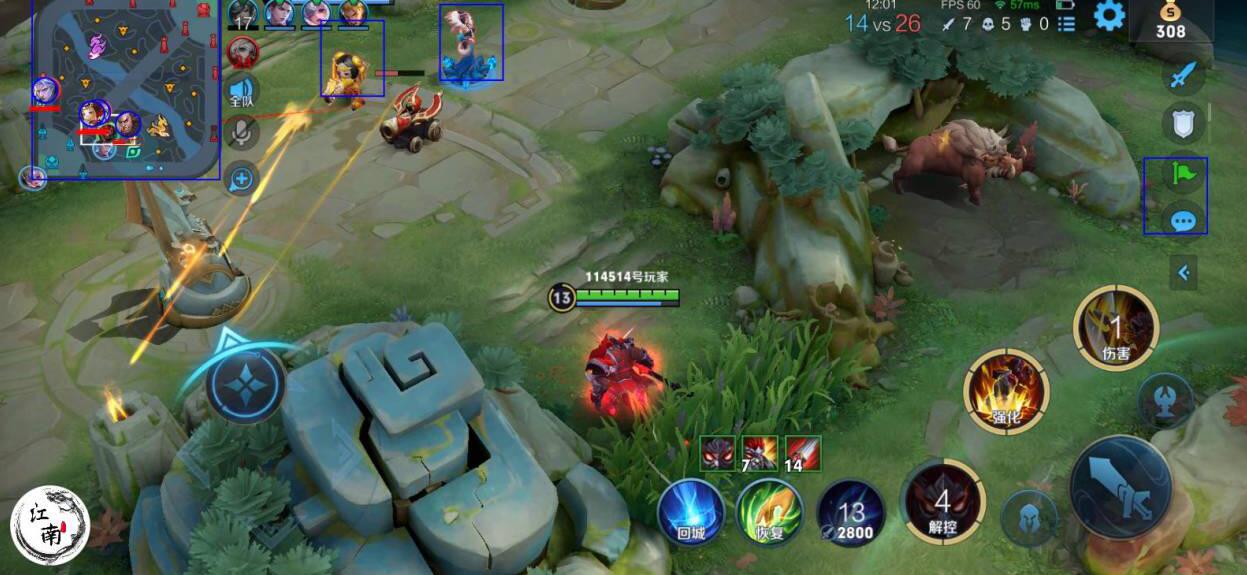Use the 回城 recall ability

(x=691, y=513)
